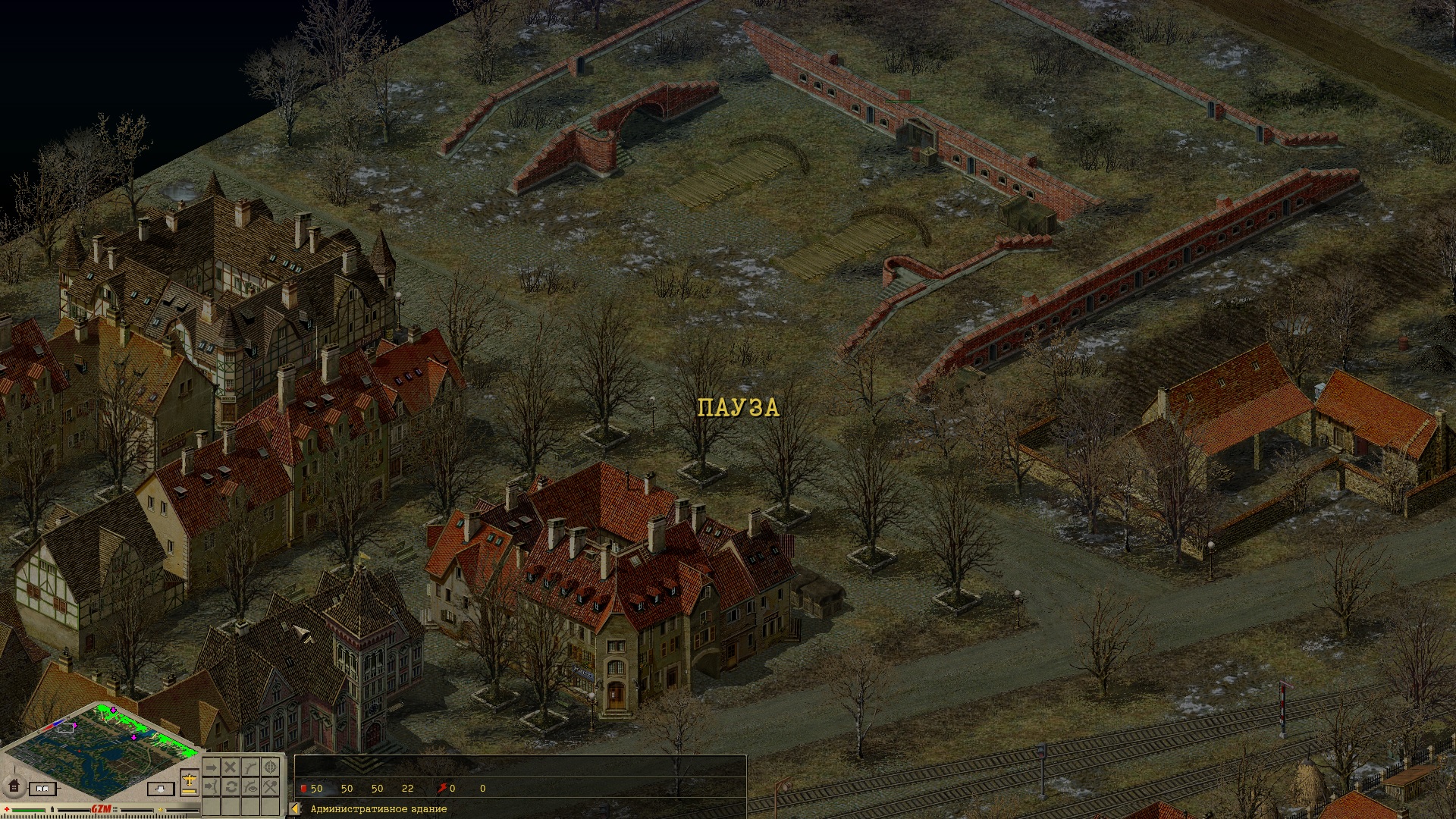Select the move command arrow icon

click(x=211, y=767)
